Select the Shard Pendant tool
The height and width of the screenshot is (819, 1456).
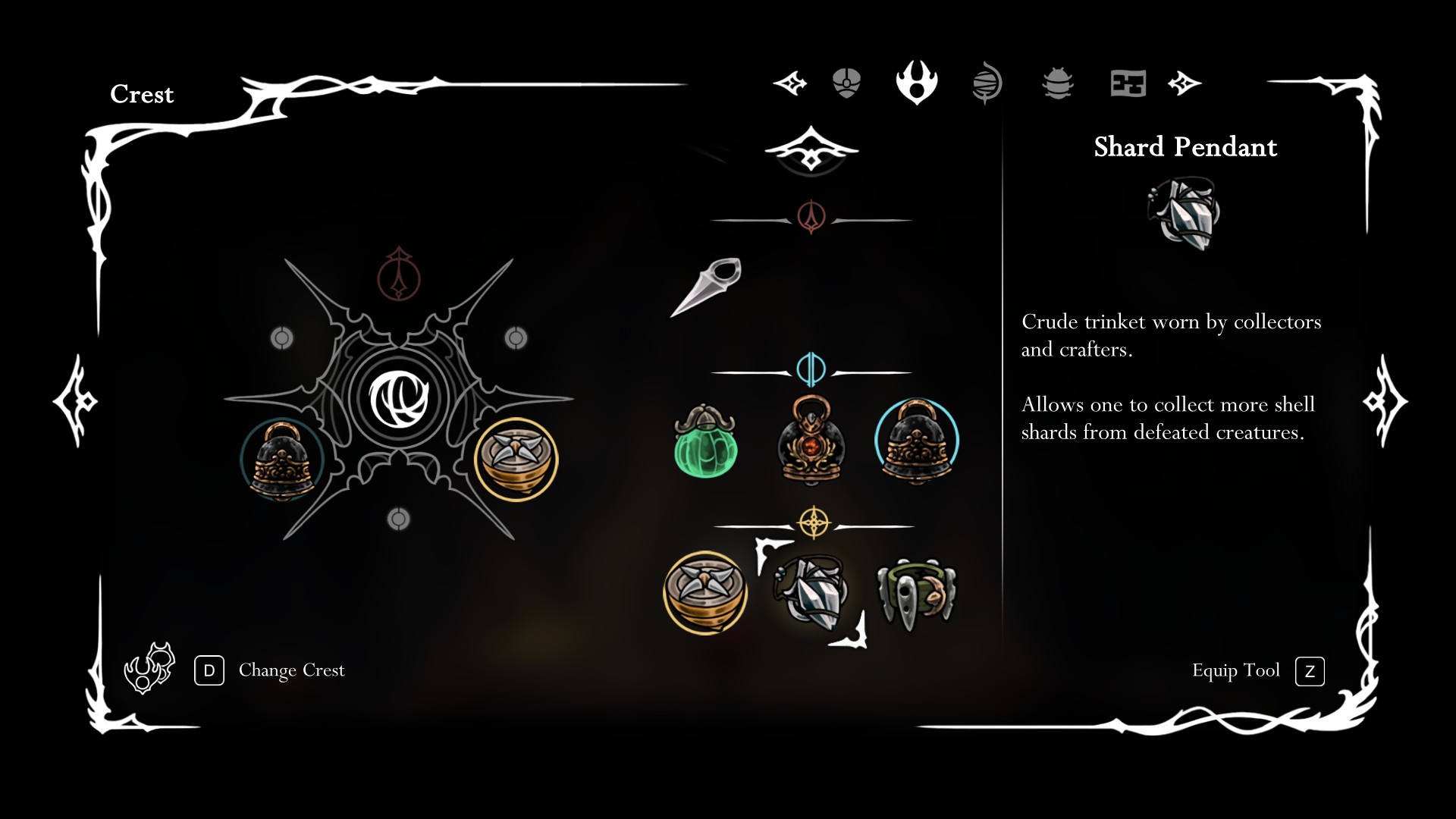(810, 593)
